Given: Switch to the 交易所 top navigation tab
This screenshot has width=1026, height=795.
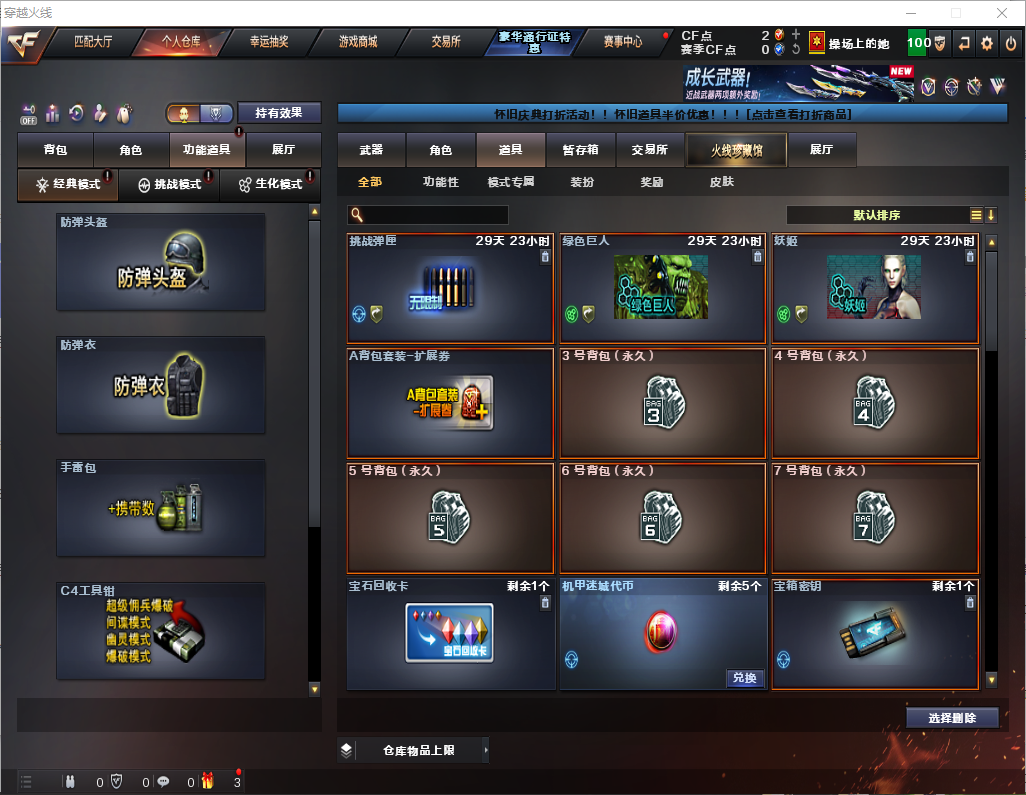Looking at the screenshot, I should pyautogui.click(x=446, y=42).
